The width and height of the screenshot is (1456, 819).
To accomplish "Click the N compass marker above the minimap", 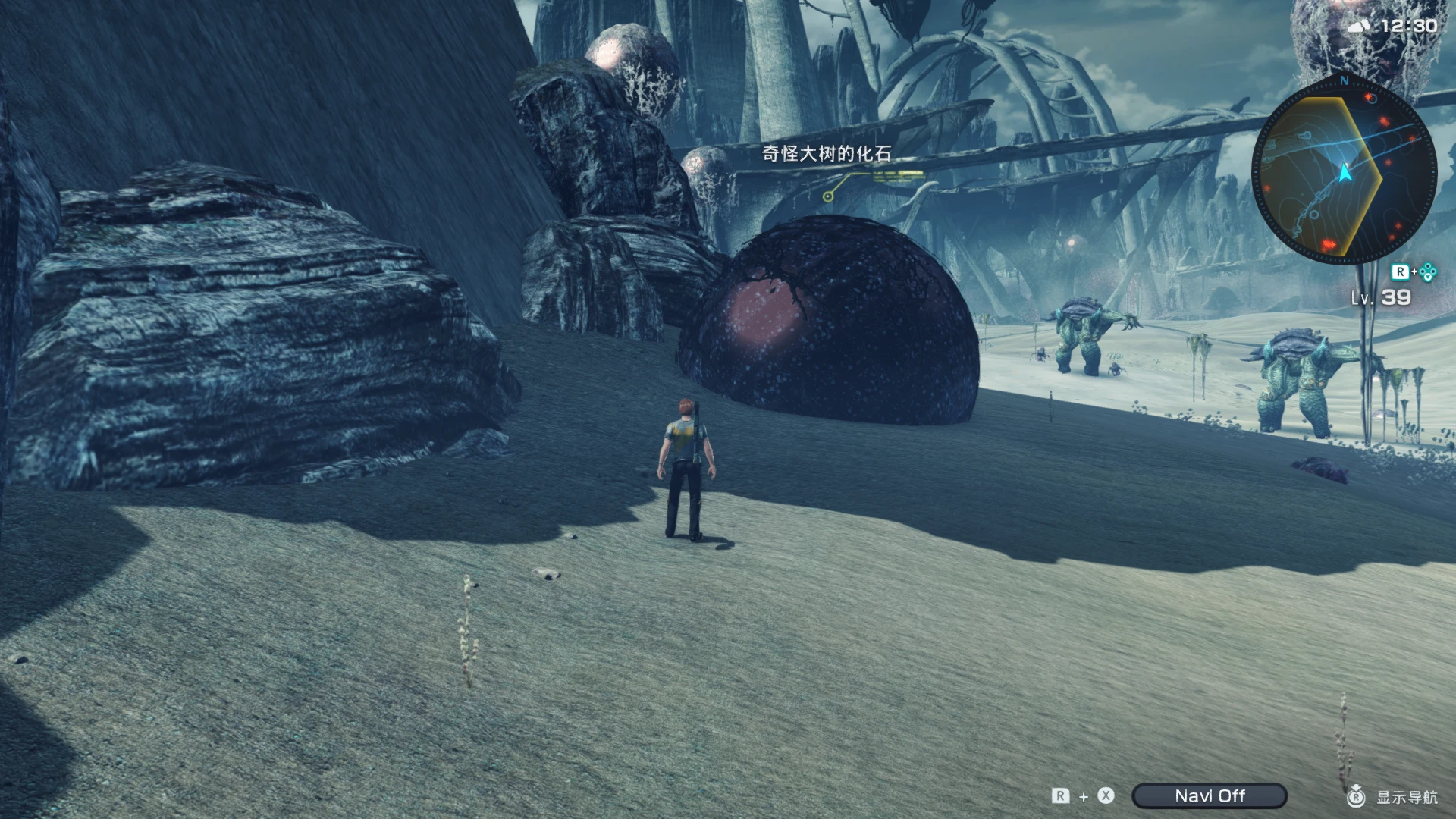I will pyautogui.click(x=1343, y=81).
